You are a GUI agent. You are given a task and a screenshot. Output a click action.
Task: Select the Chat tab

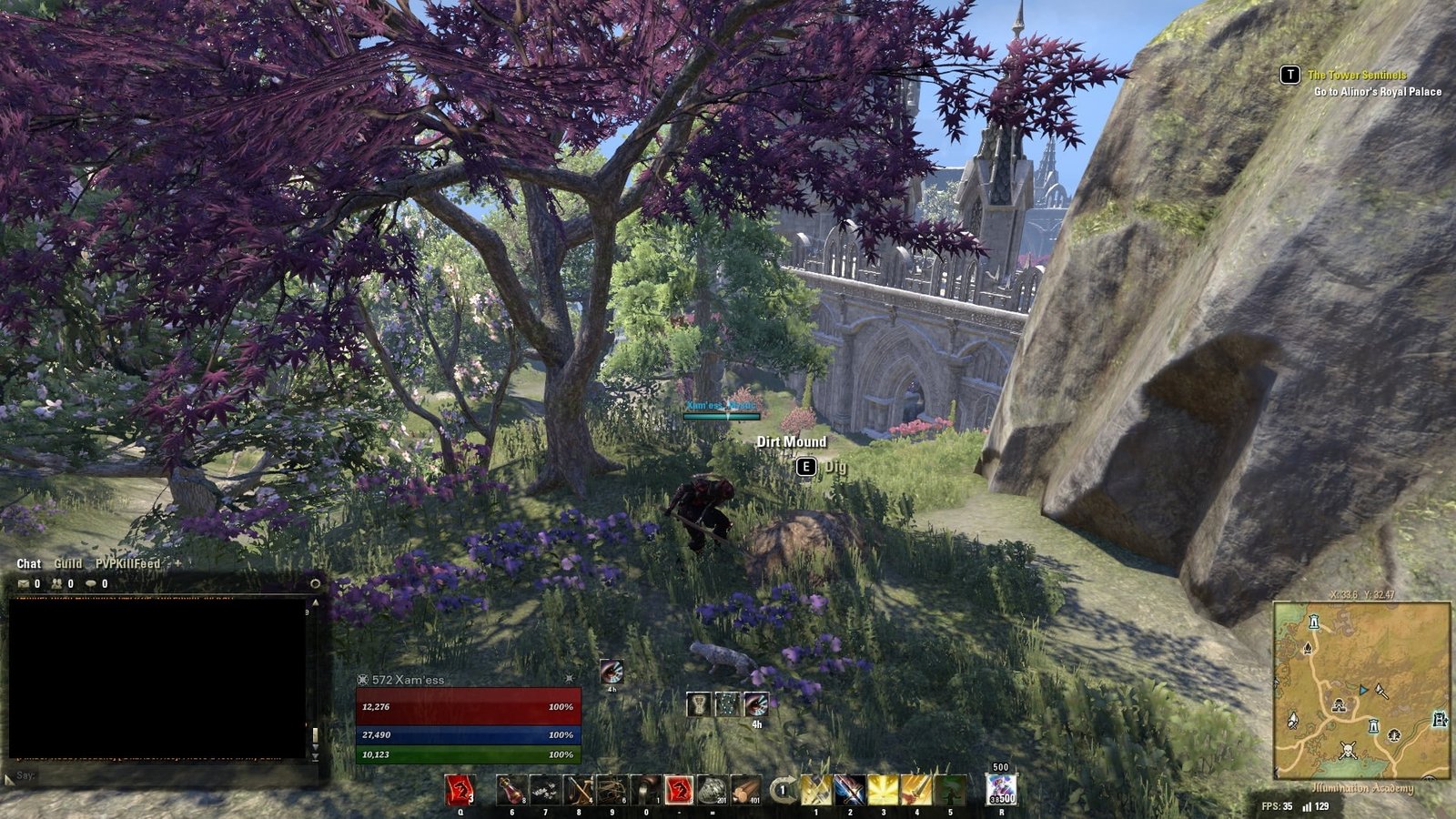click(29, 564)
